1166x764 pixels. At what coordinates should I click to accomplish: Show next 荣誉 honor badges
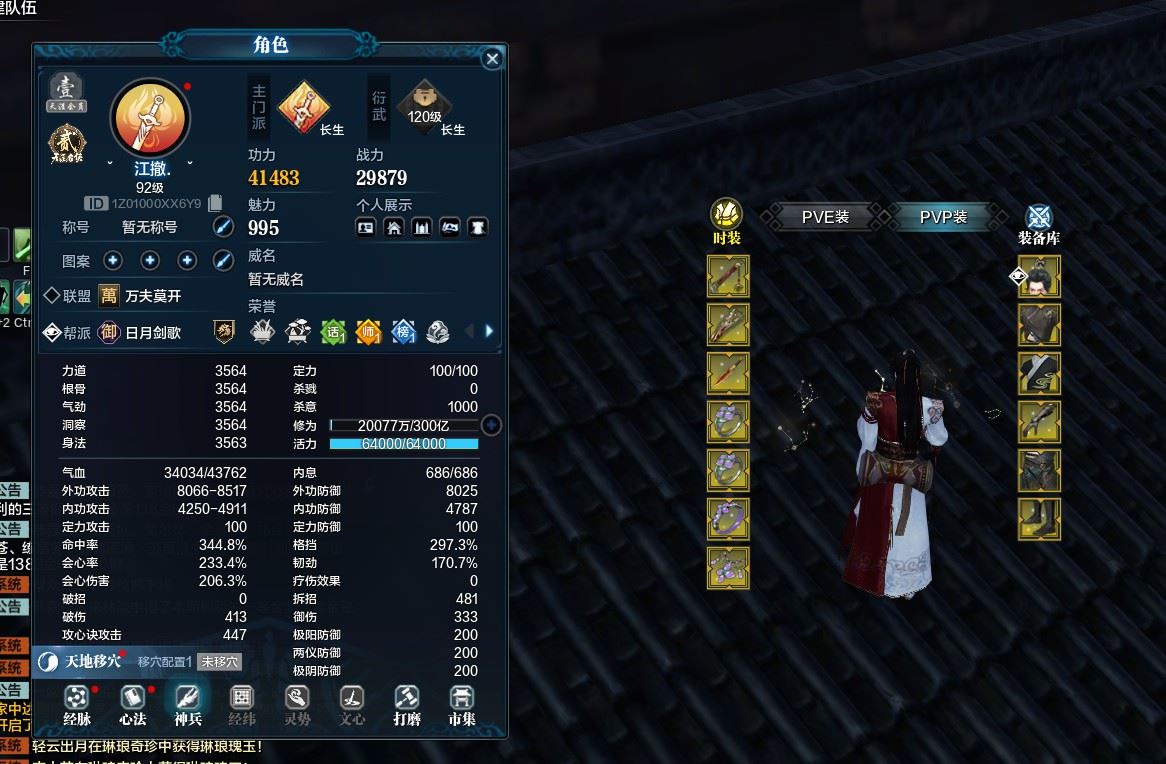point(489,331)
